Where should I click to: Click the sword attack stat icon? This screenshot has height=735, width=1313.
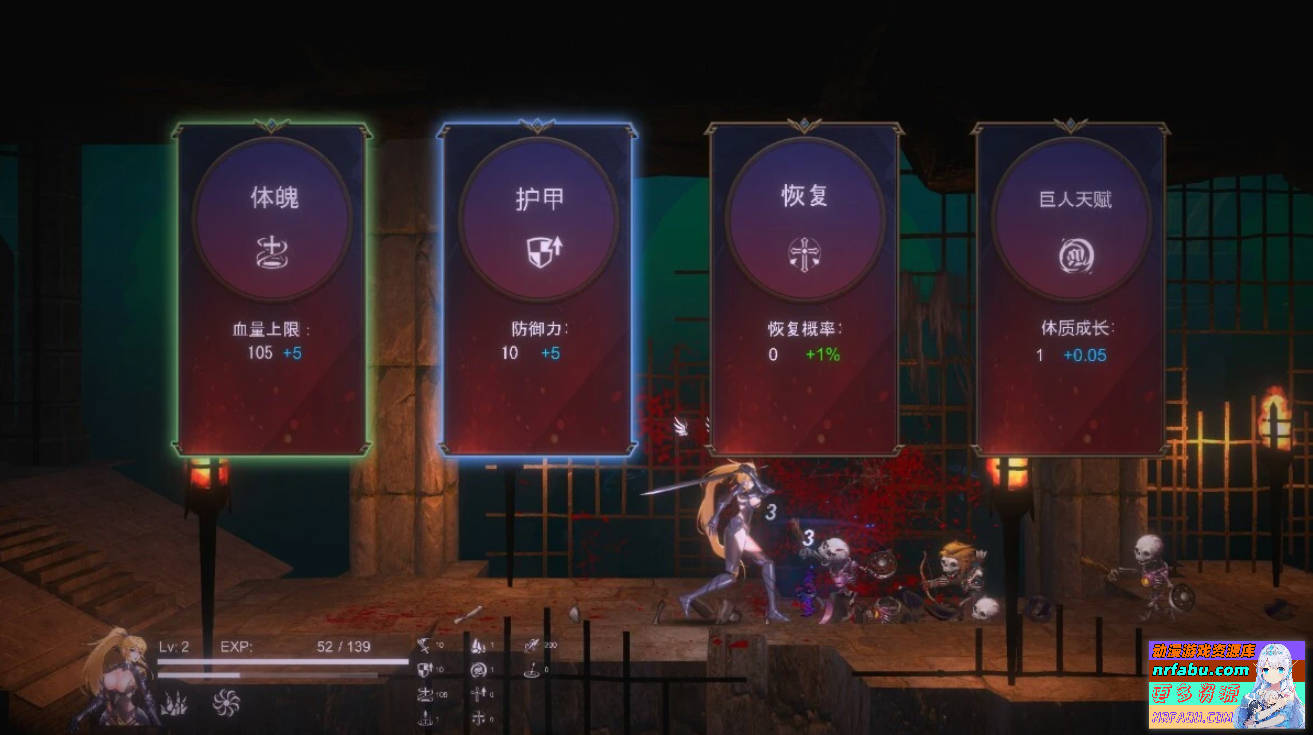pyautogui.click(x=424, y=646)
